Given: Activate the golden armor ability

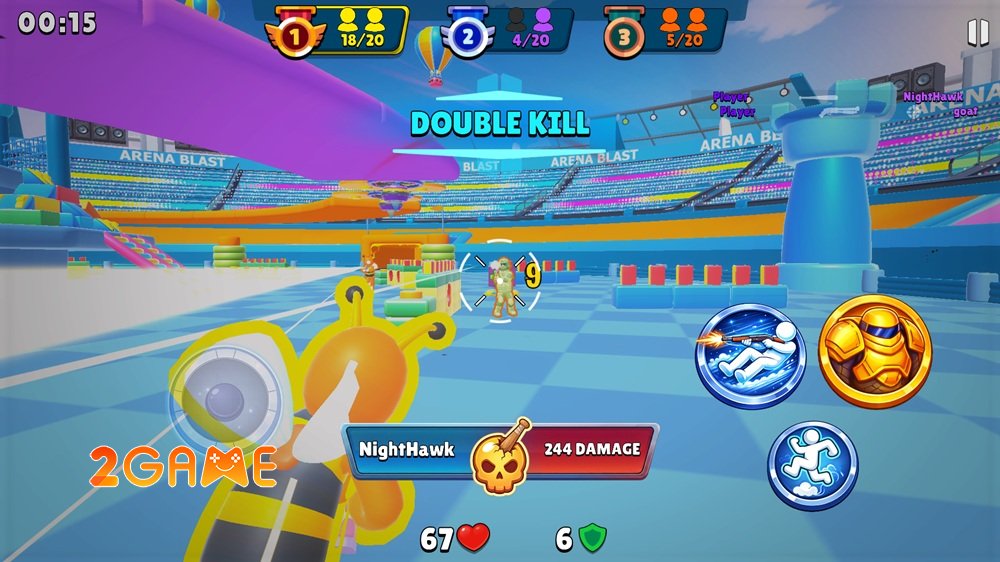Looking at the screenshot, I should [x=875, y=351].
